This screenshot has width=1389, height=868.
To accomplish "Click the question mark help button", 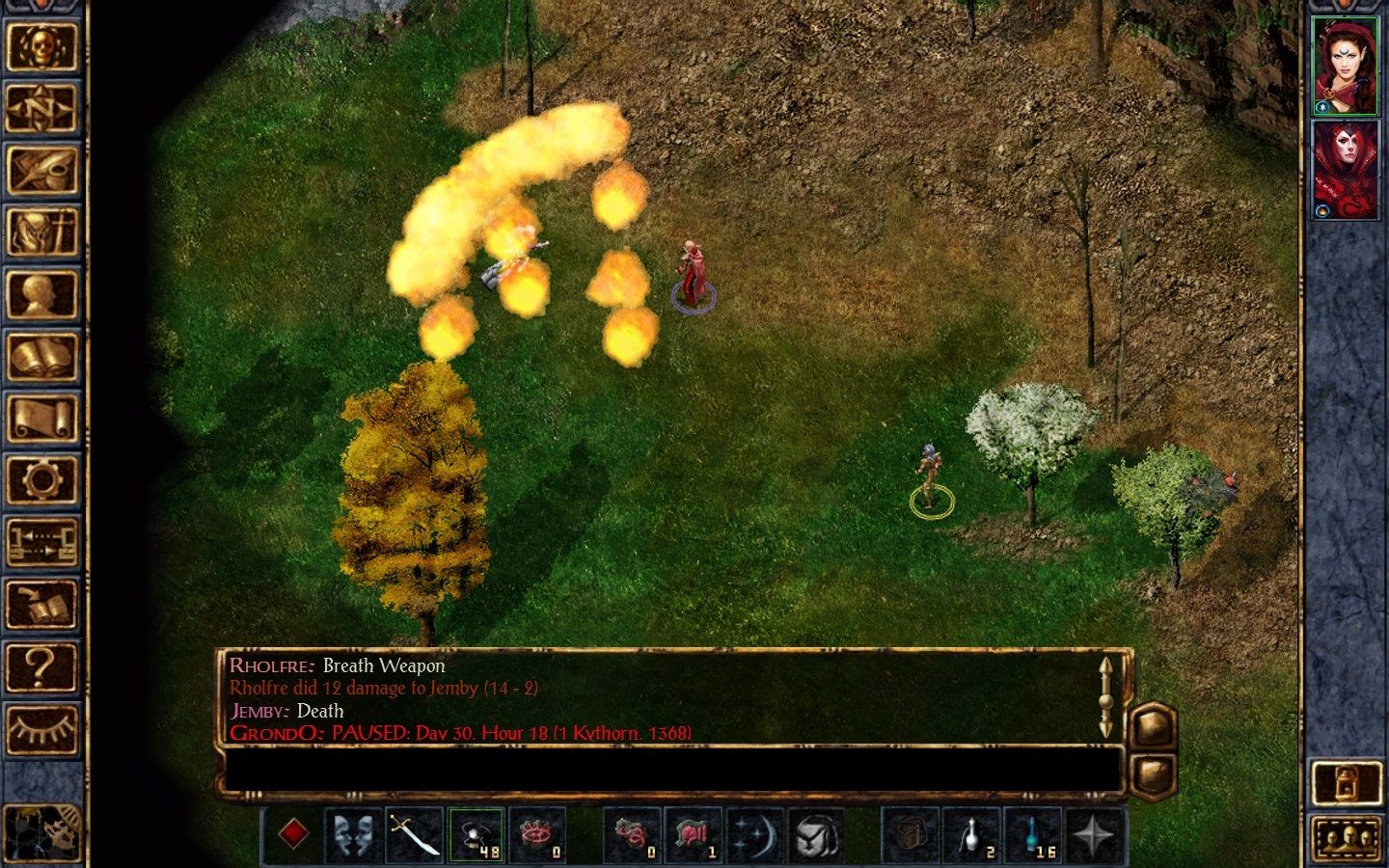I will point(41,665).
